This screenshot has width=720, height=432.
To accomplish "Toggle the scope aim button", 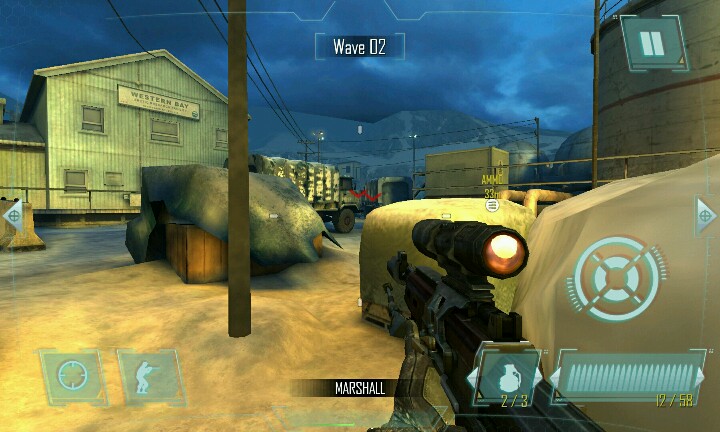I will [x=72, y=375].
